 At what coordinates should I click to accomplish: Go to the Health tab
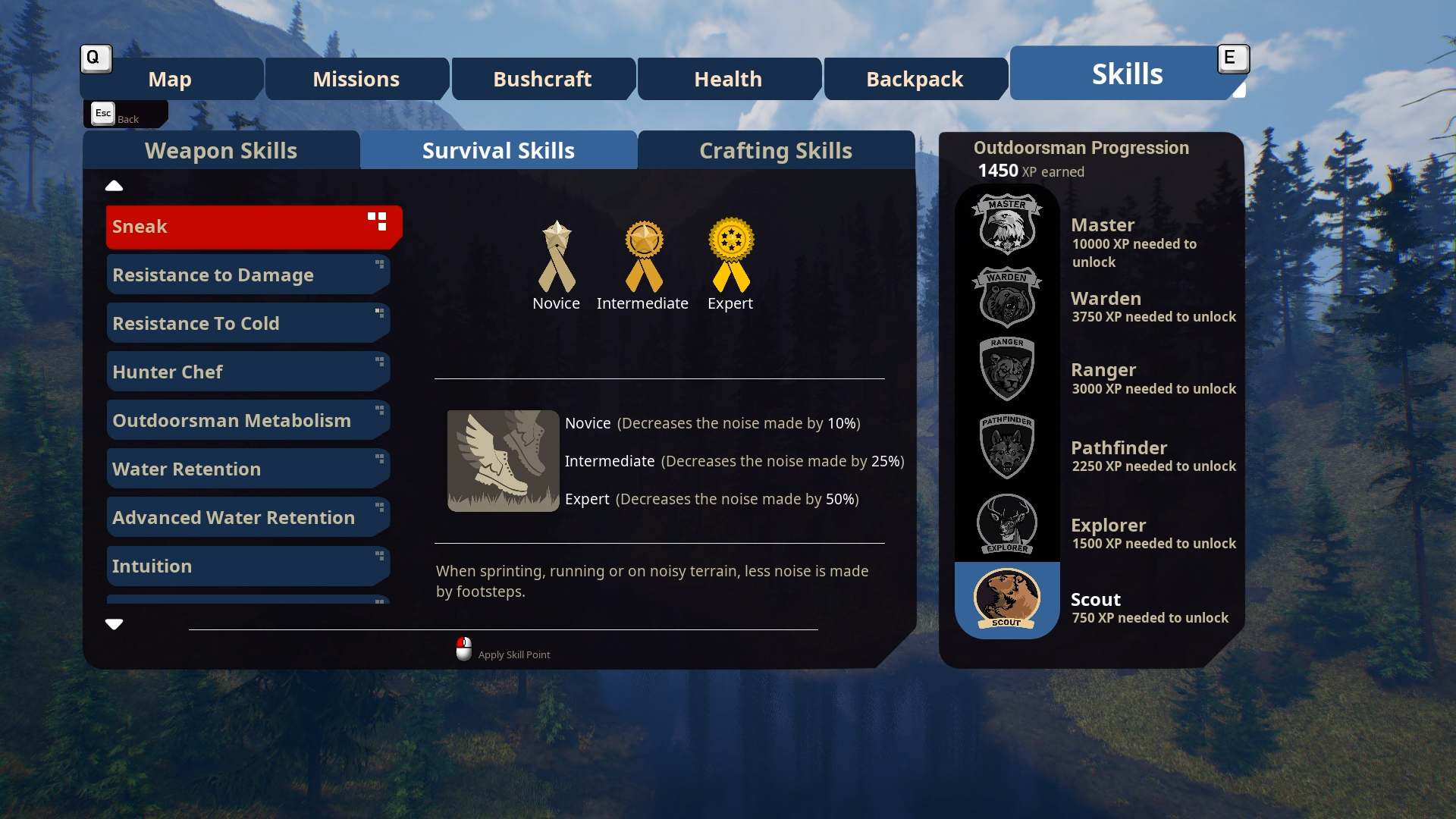tap(728, 79)
